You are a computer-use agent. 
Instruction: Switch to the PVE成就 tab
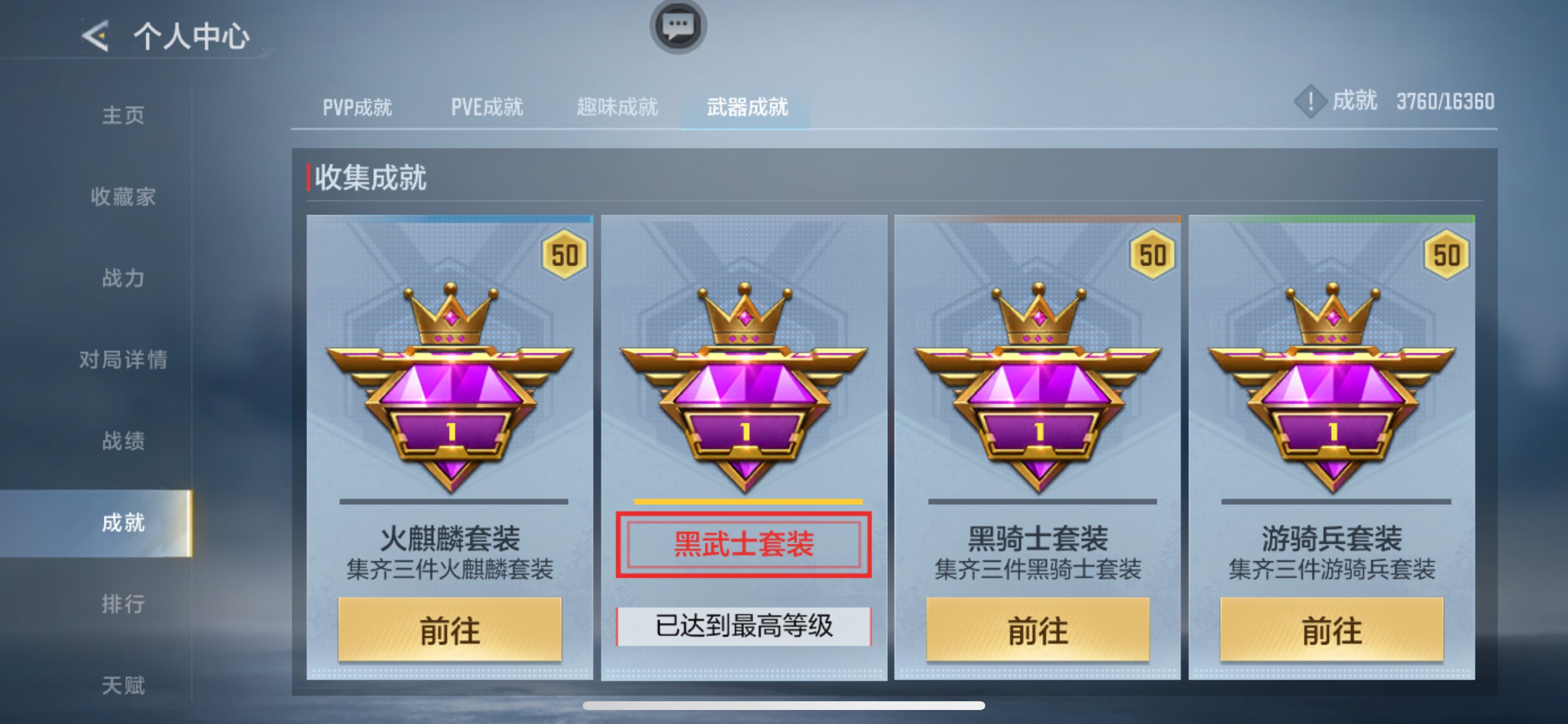pos(486,106)
